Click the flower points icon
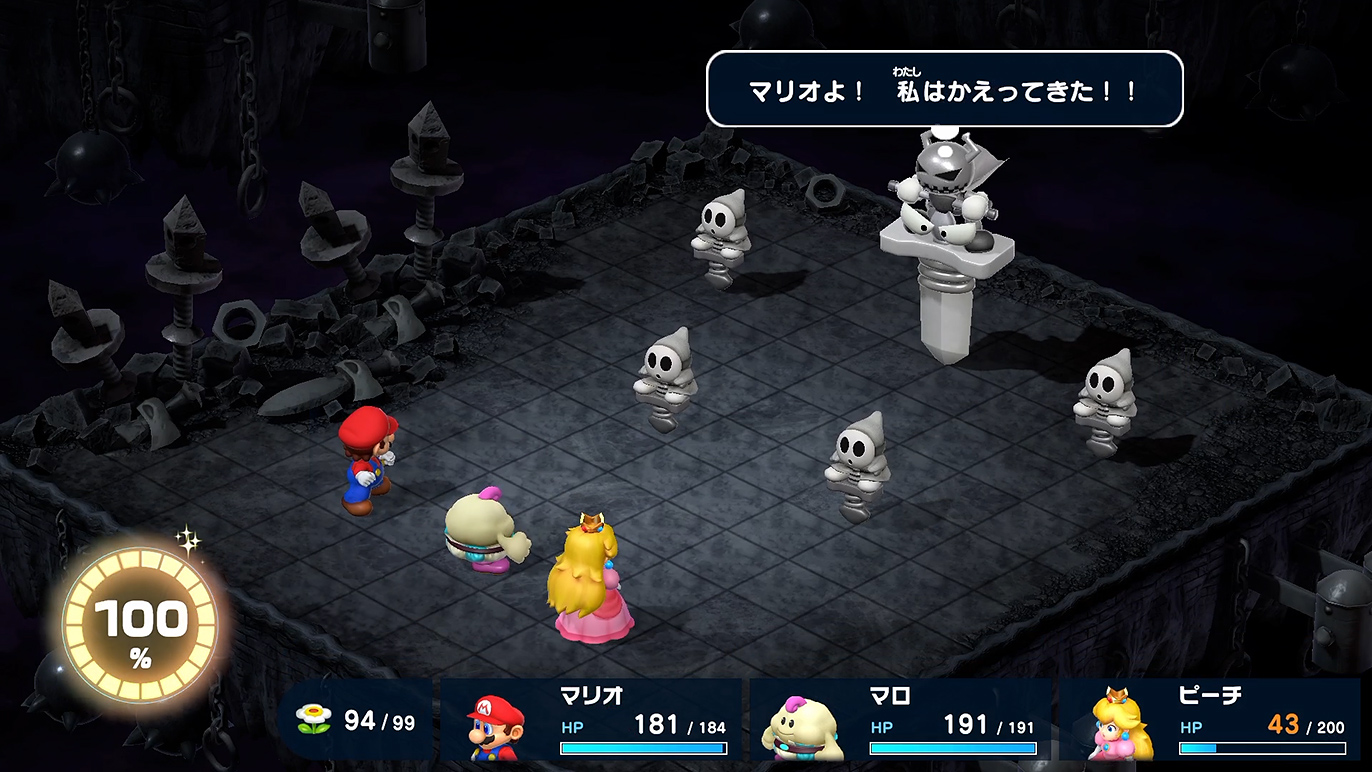Screen dimensions: 1372x772 click(314, 719)
